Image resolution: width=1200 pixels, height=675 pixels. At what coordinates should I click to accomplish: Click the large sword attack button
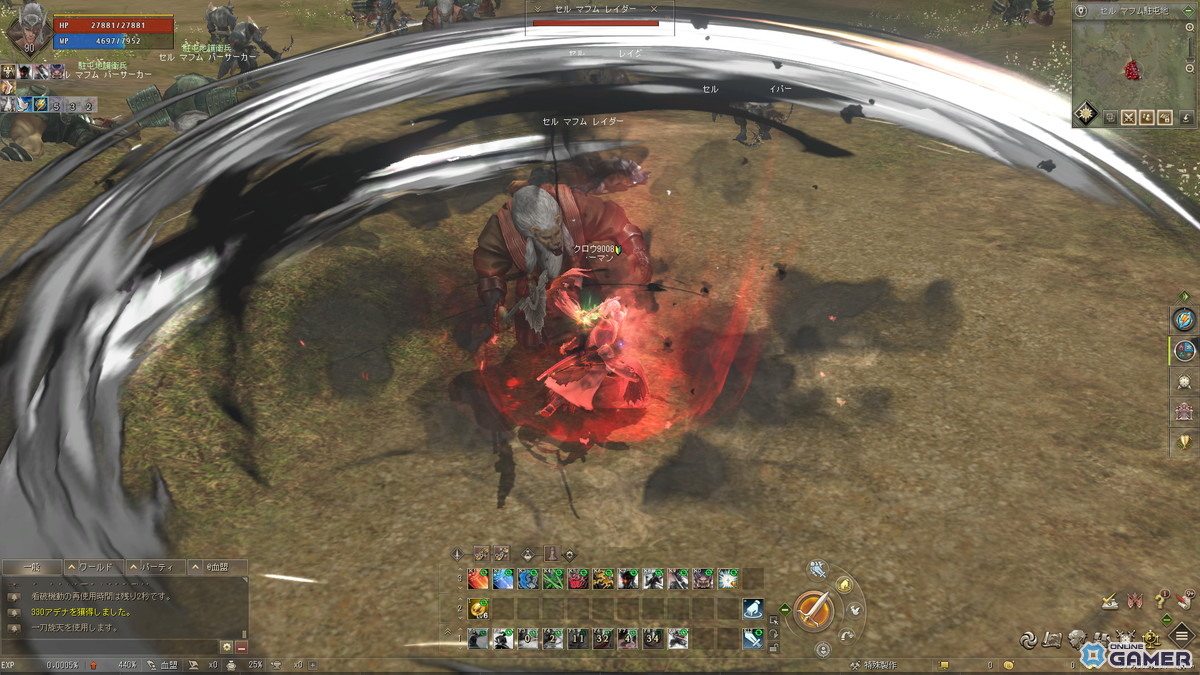tap(815, 609)
